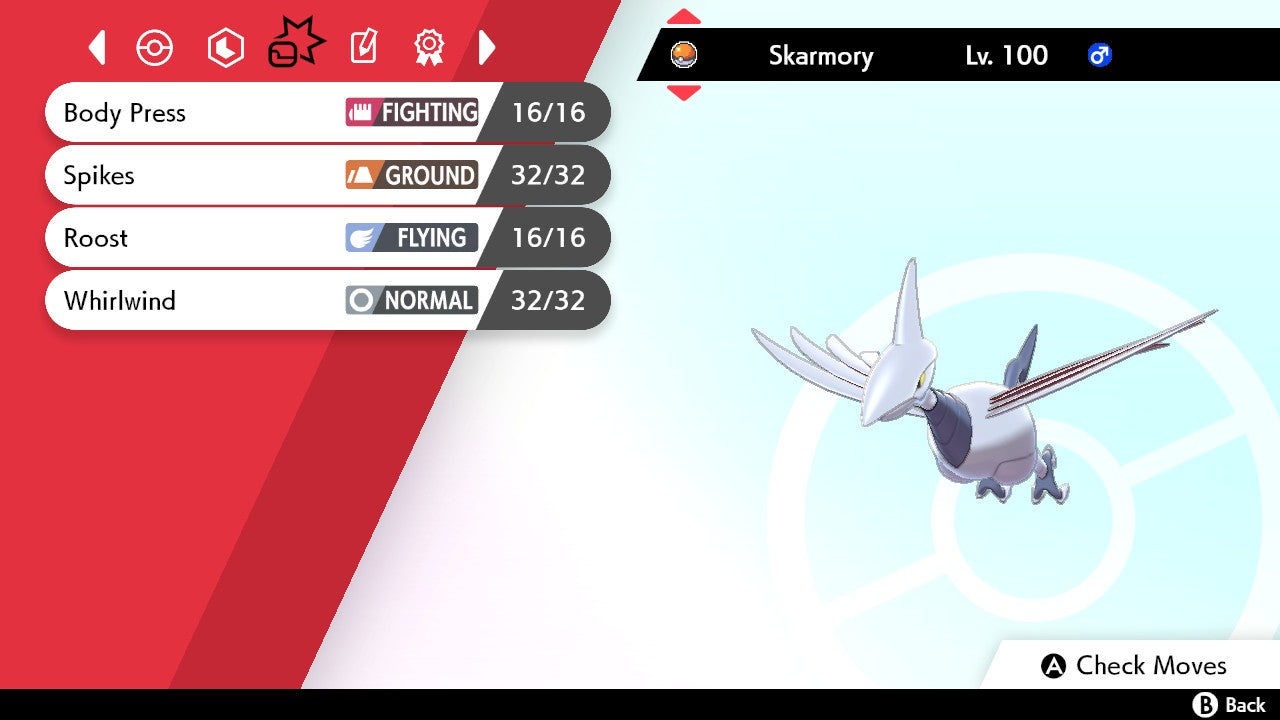Click the right white page arrow
The width and height of the screenshot is (1280, 720).
(487, 47)
